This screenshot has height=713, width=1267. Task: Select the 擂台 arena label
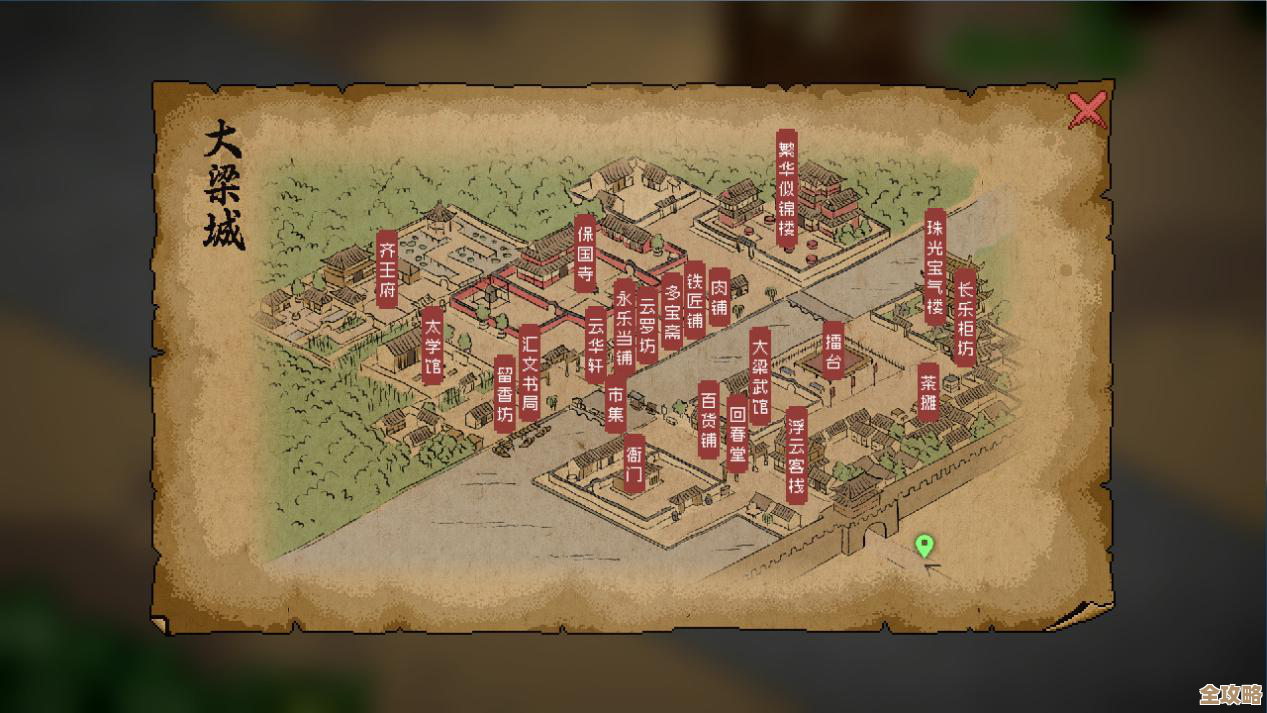(834, 349)
